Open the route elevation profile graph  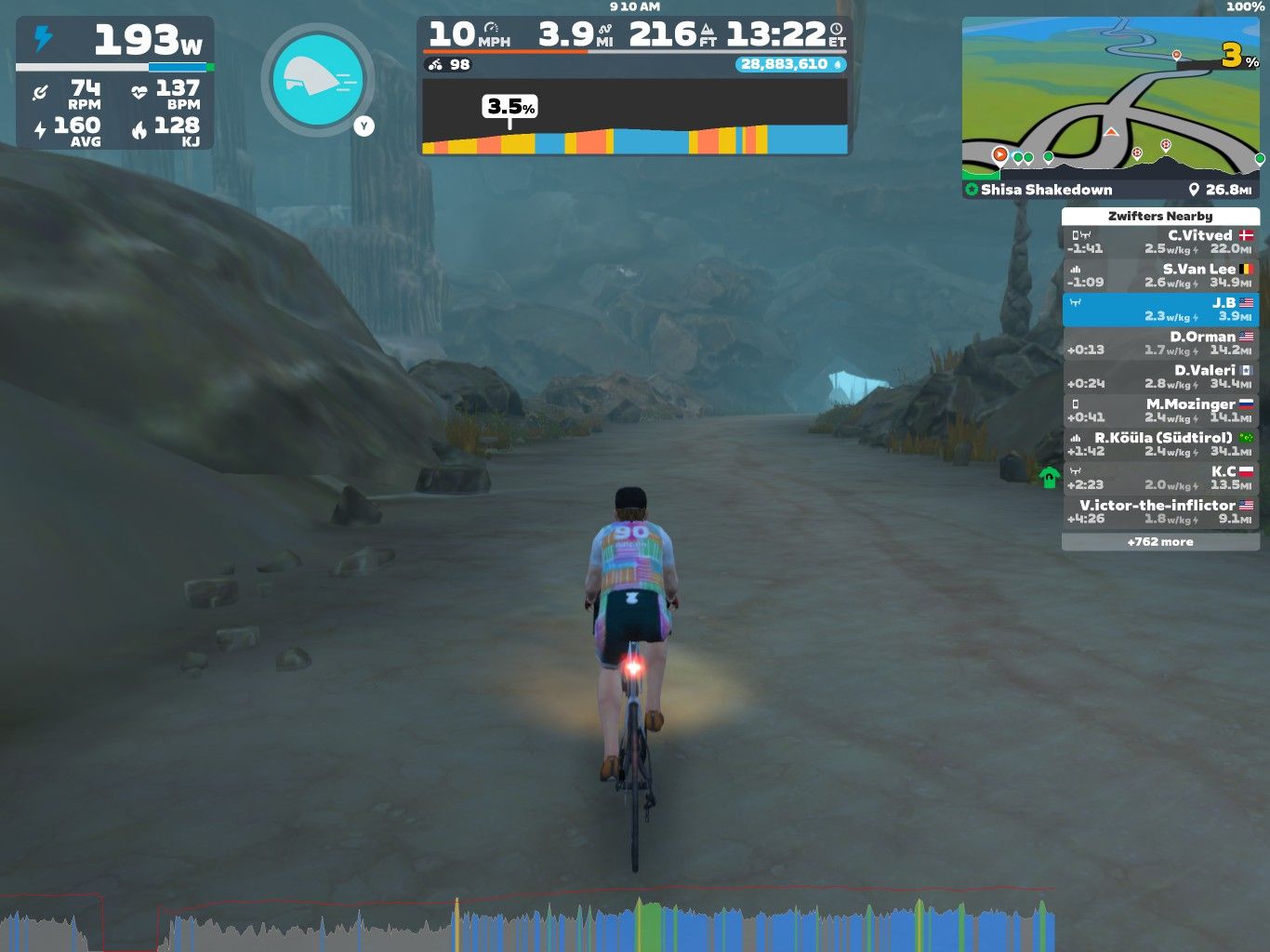pyautogui.click(x=635, y=117)
